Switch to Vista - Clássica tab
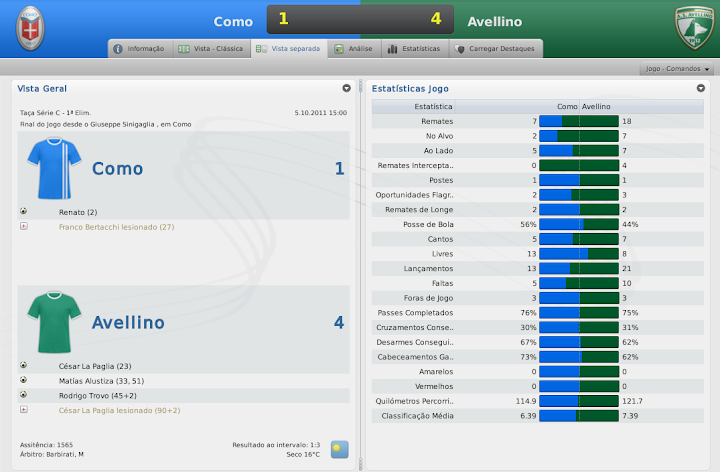 coord(210,48)
